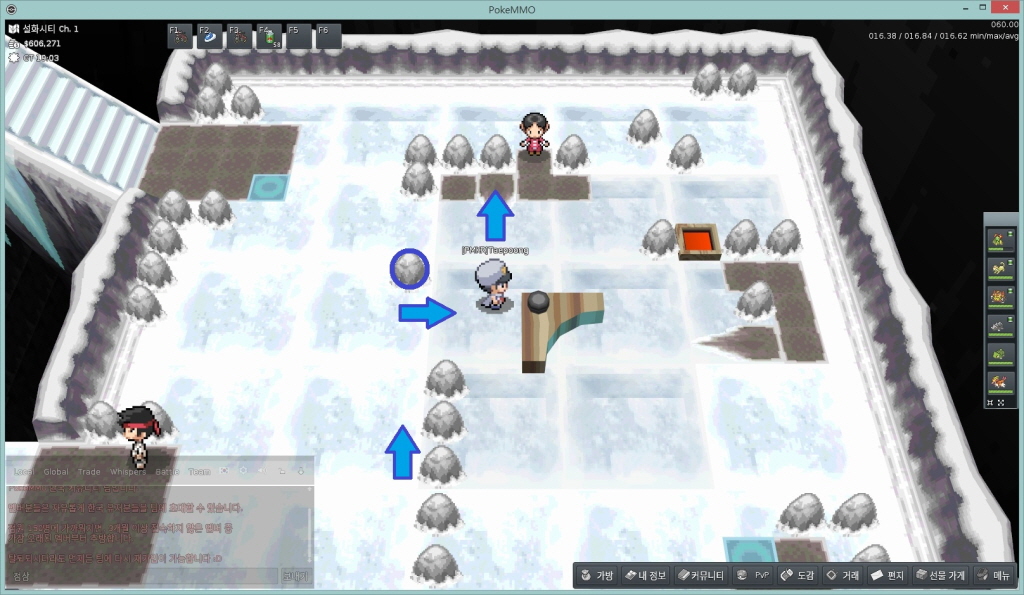Open the 선물 가게 gift shop

[x=940, y=575]
